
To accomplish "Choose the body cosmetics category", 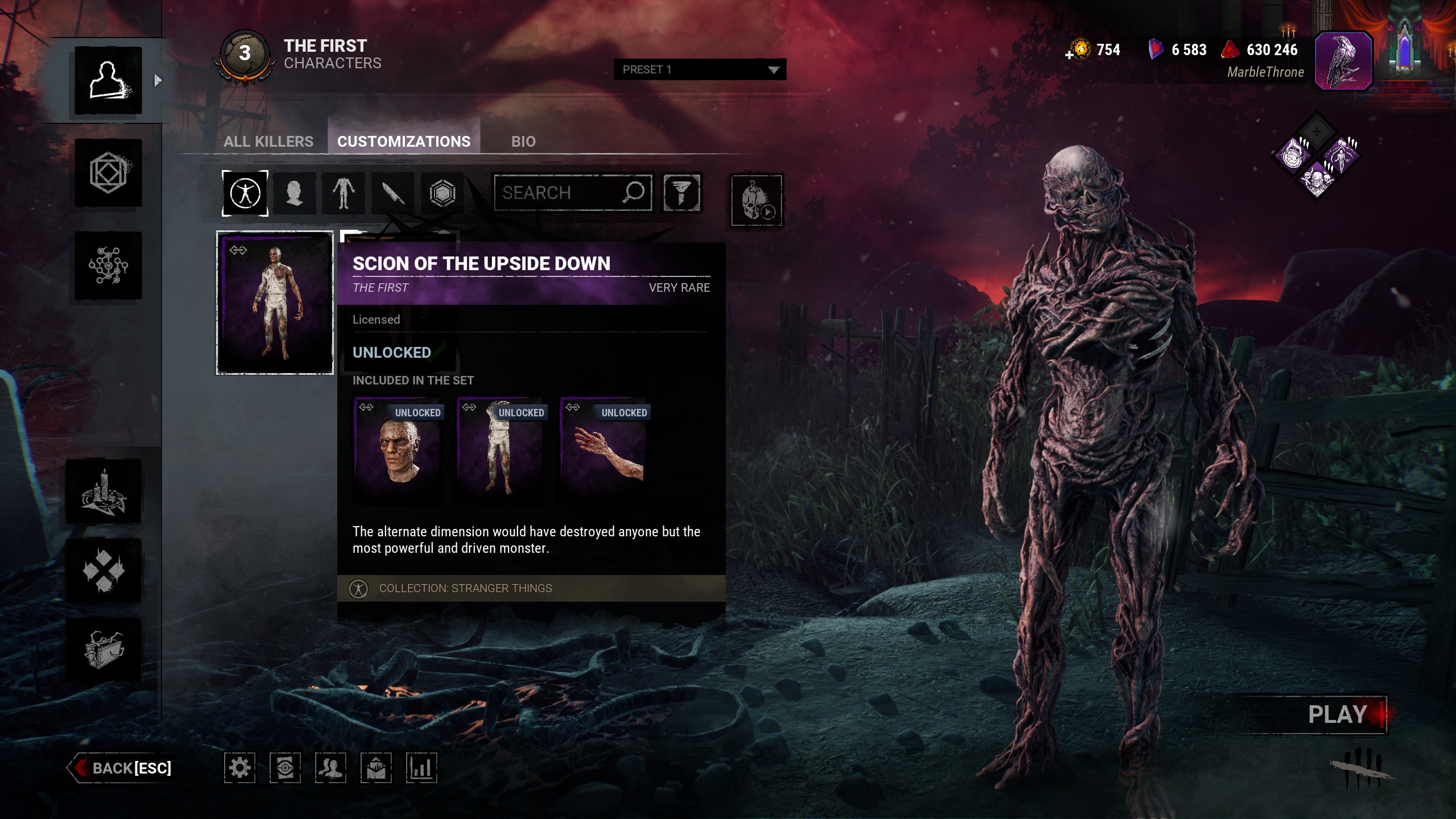I will coord(344,193).
